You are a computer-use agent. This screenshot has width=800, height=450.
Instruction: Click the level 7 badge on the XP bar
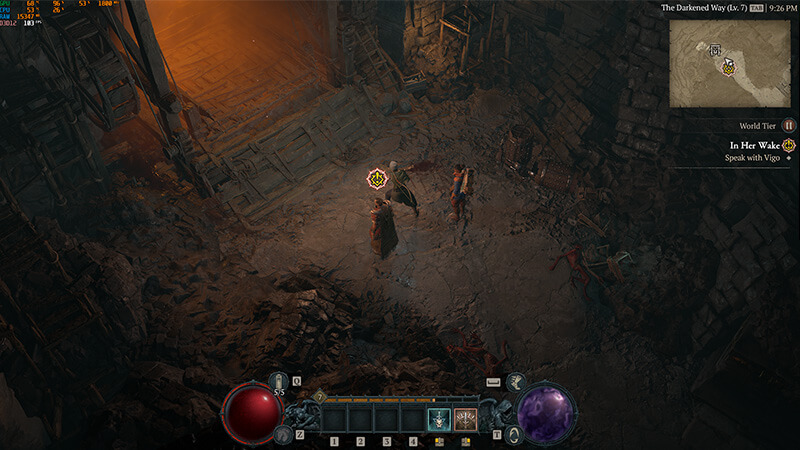coord(319,396)
